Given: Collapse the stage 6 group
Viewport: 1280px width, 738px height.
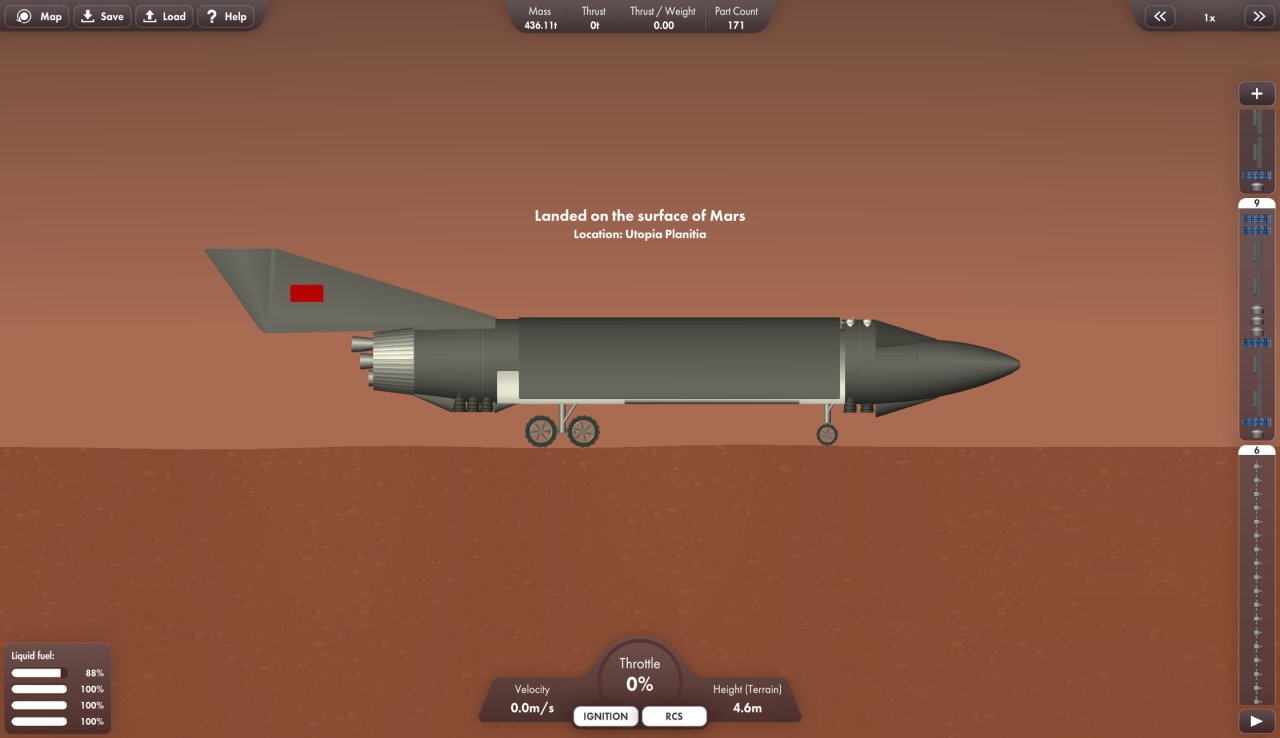Looking at the screenshot, I should coord(1256,450).
